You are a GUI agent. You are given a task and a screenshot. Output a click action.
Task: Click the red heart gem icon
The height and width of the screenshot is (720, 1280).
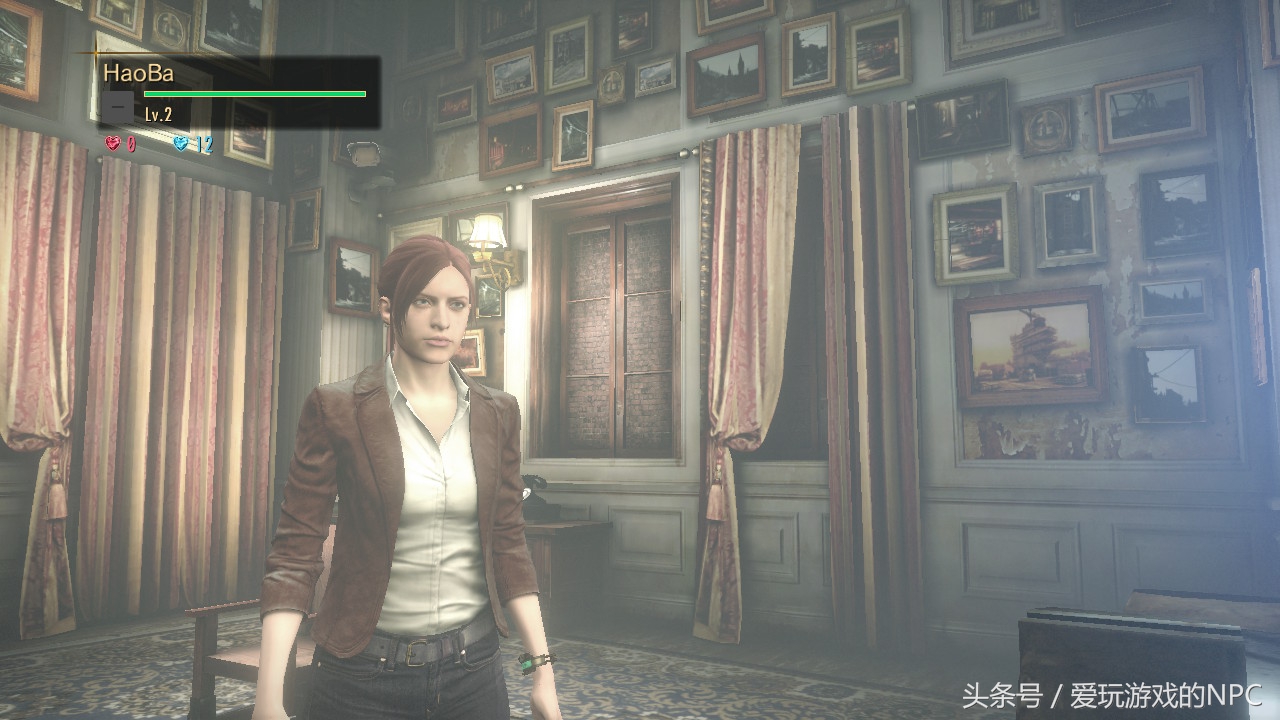click(112, 144)
